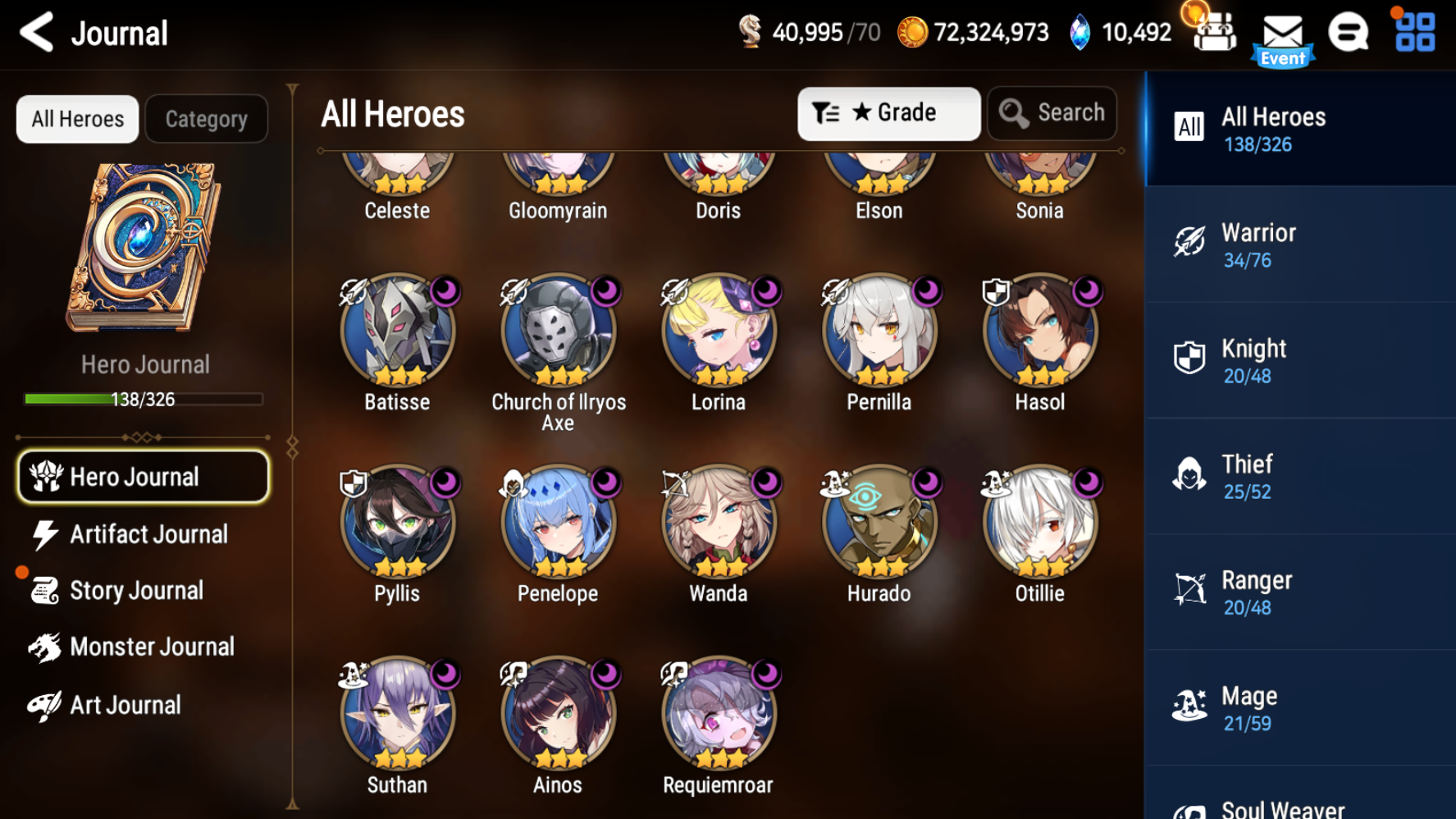Image resolution: width=1456 pixels, height=819 pixels.
Task: Open the Event mailbox icon
Action: tap(1282, 38)
